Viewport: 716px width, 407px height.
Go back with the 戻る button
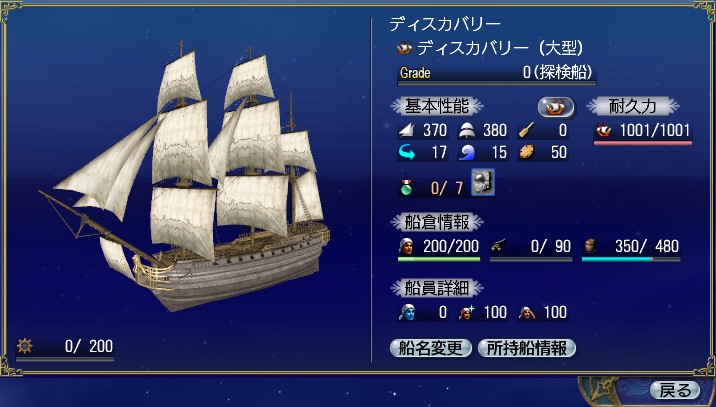(675, 389)
